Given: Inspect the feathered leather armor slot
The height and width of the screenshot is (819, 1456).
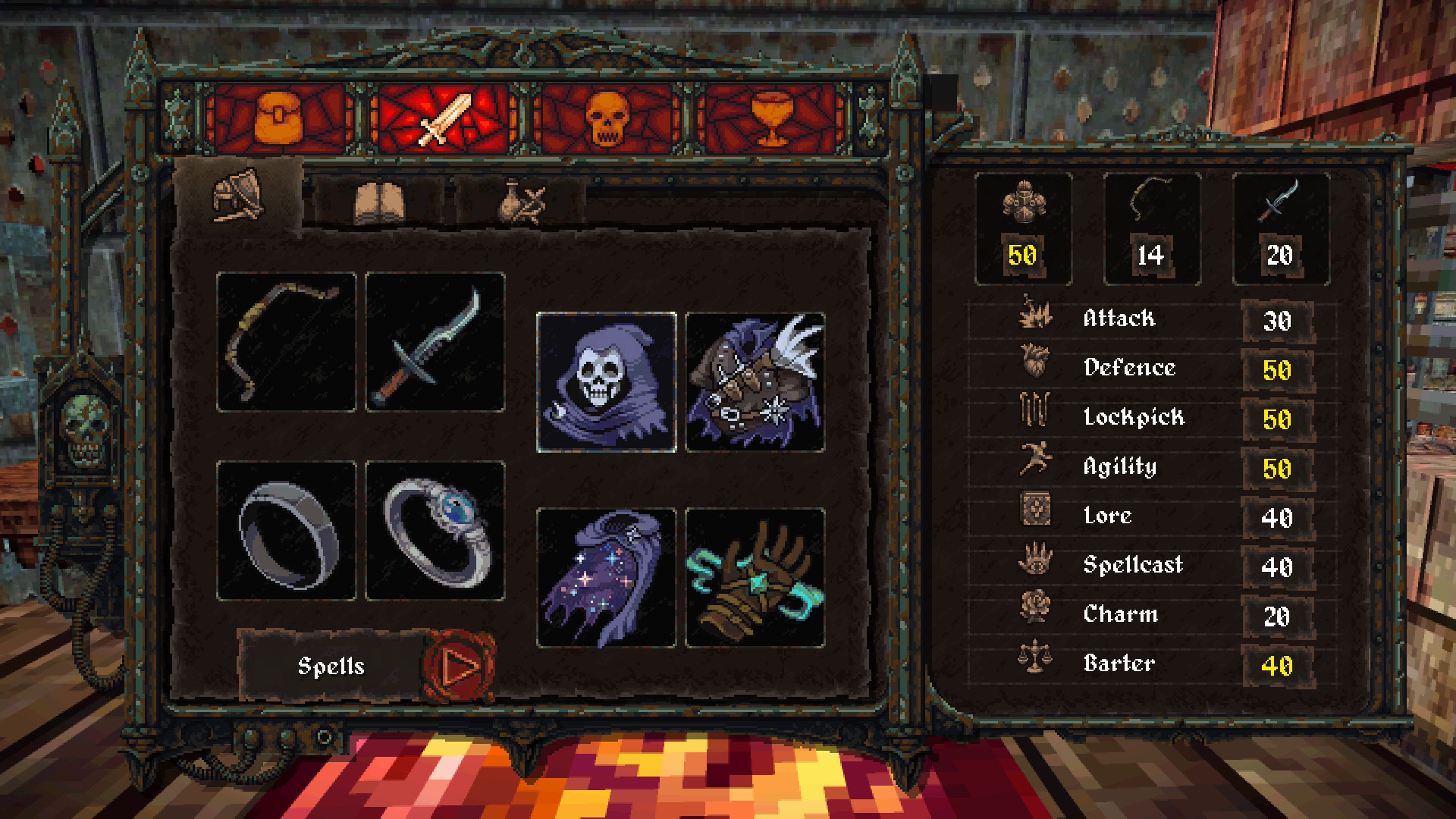Looking at the screenshot, I should (755, 382).
